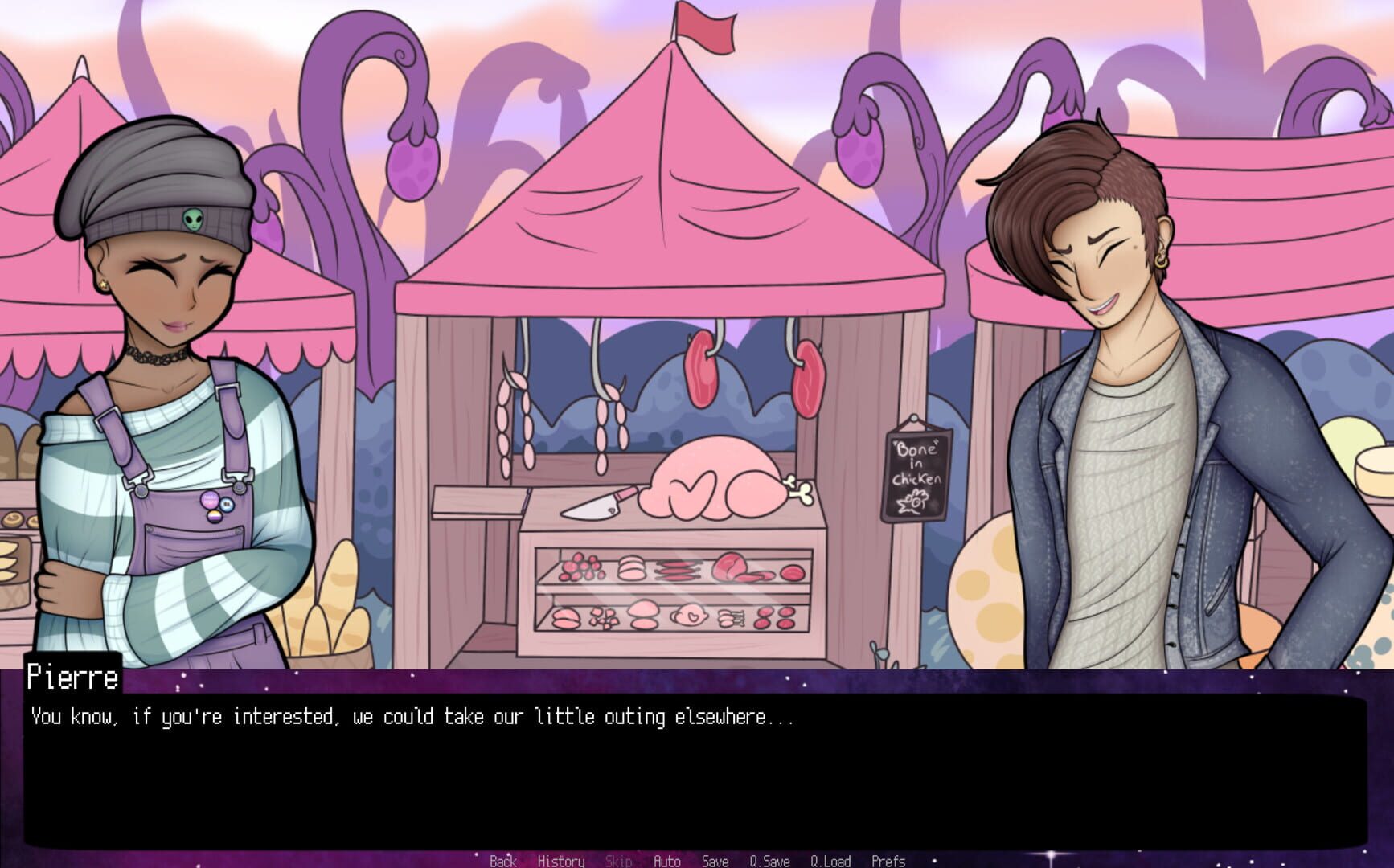Click the "Bone" in Chicken chalkboard sign

click(x=916, y=474)
